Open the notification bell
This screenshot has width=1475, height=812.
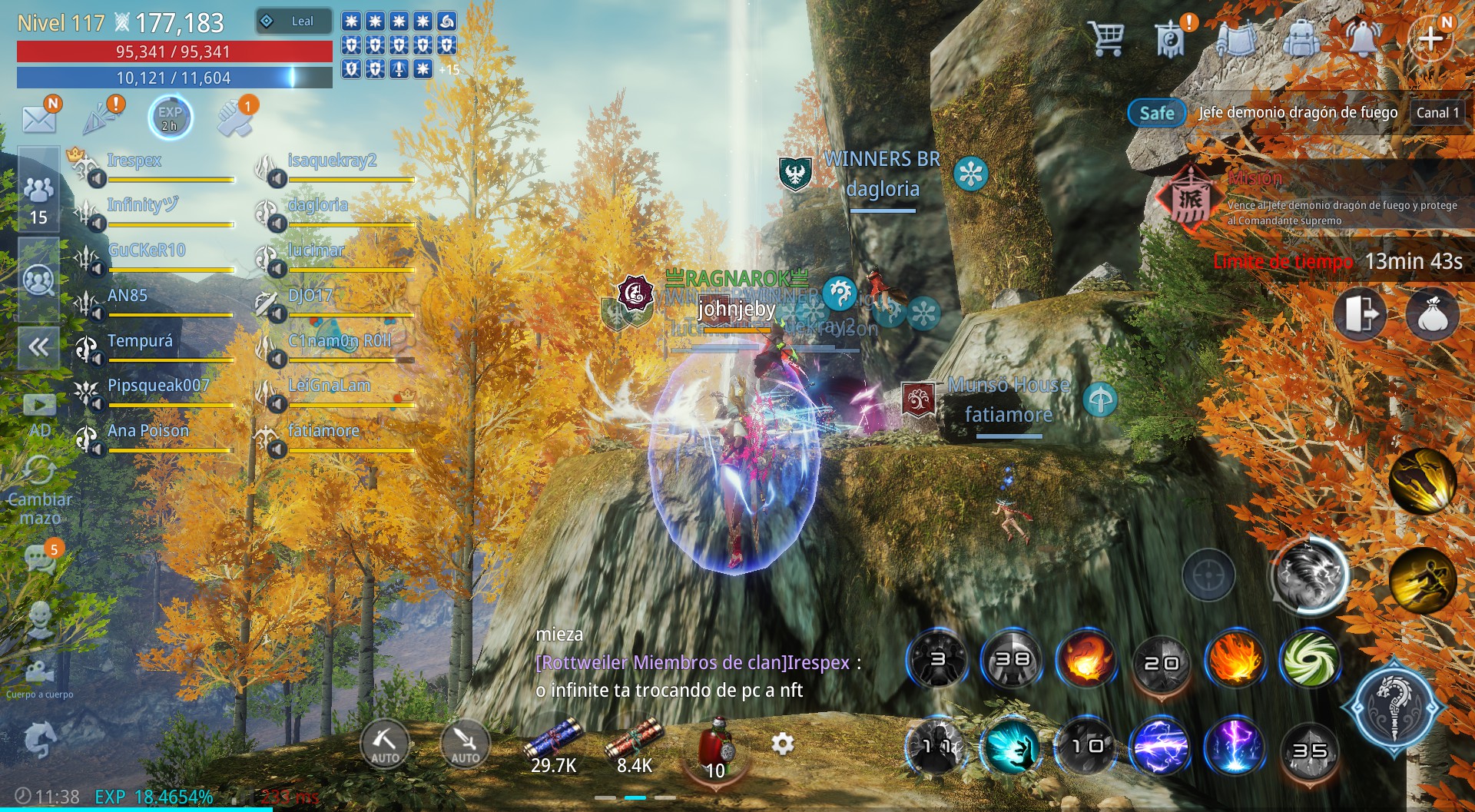point(1364,37)
